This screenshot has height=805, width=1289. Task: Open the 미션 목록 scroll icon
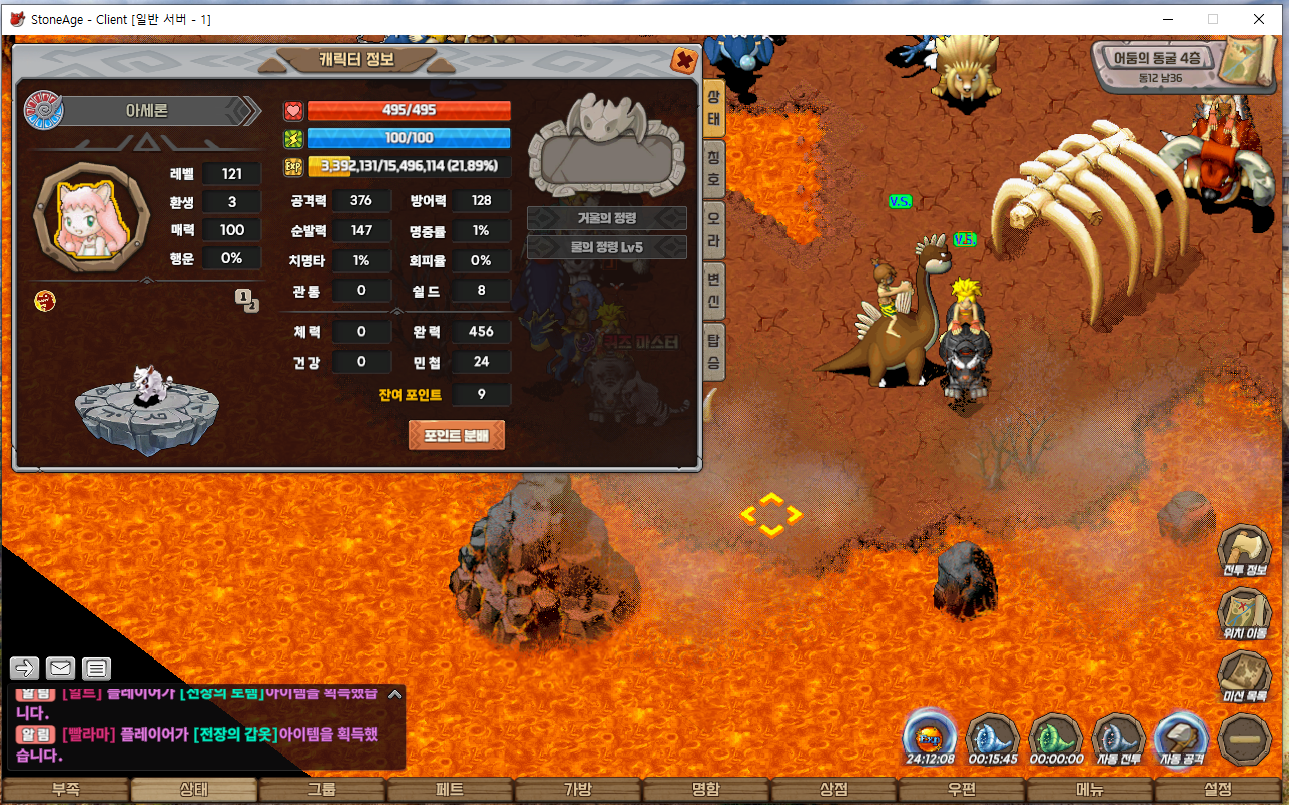pos(1244,676)
